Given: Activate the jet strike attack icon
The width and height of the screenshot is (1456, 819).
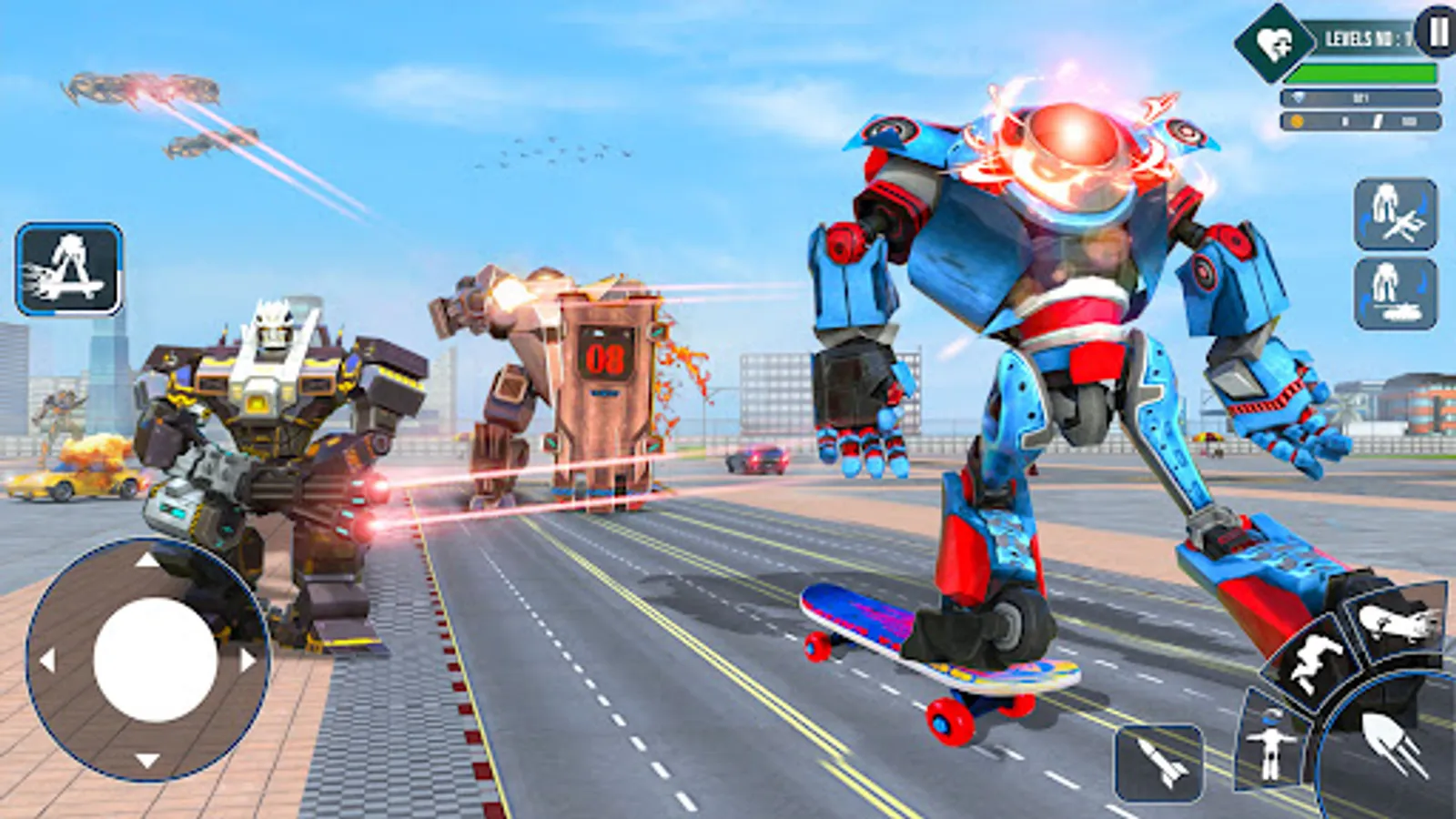Looking at the screenshot, I should [x=1395, y=625].
